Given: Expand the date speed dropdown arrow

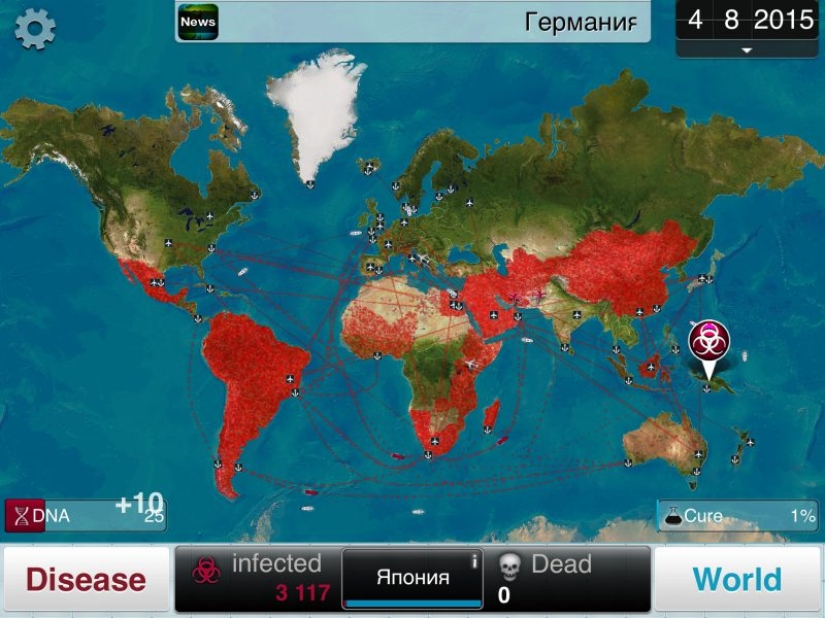Looking at the screenshot, I should (x=745, y=49).
